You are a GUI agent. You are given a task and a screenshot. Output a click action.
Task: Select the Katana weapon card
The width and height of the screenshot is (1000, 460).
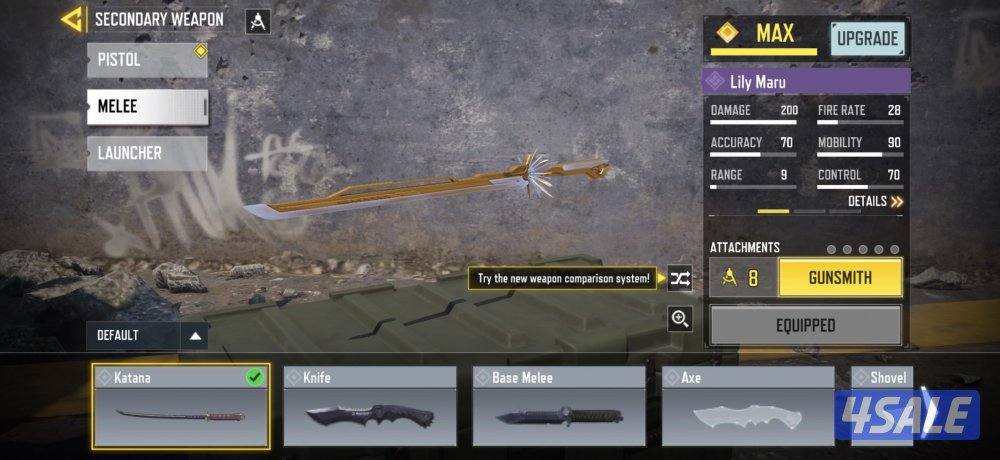pos(181,407)
